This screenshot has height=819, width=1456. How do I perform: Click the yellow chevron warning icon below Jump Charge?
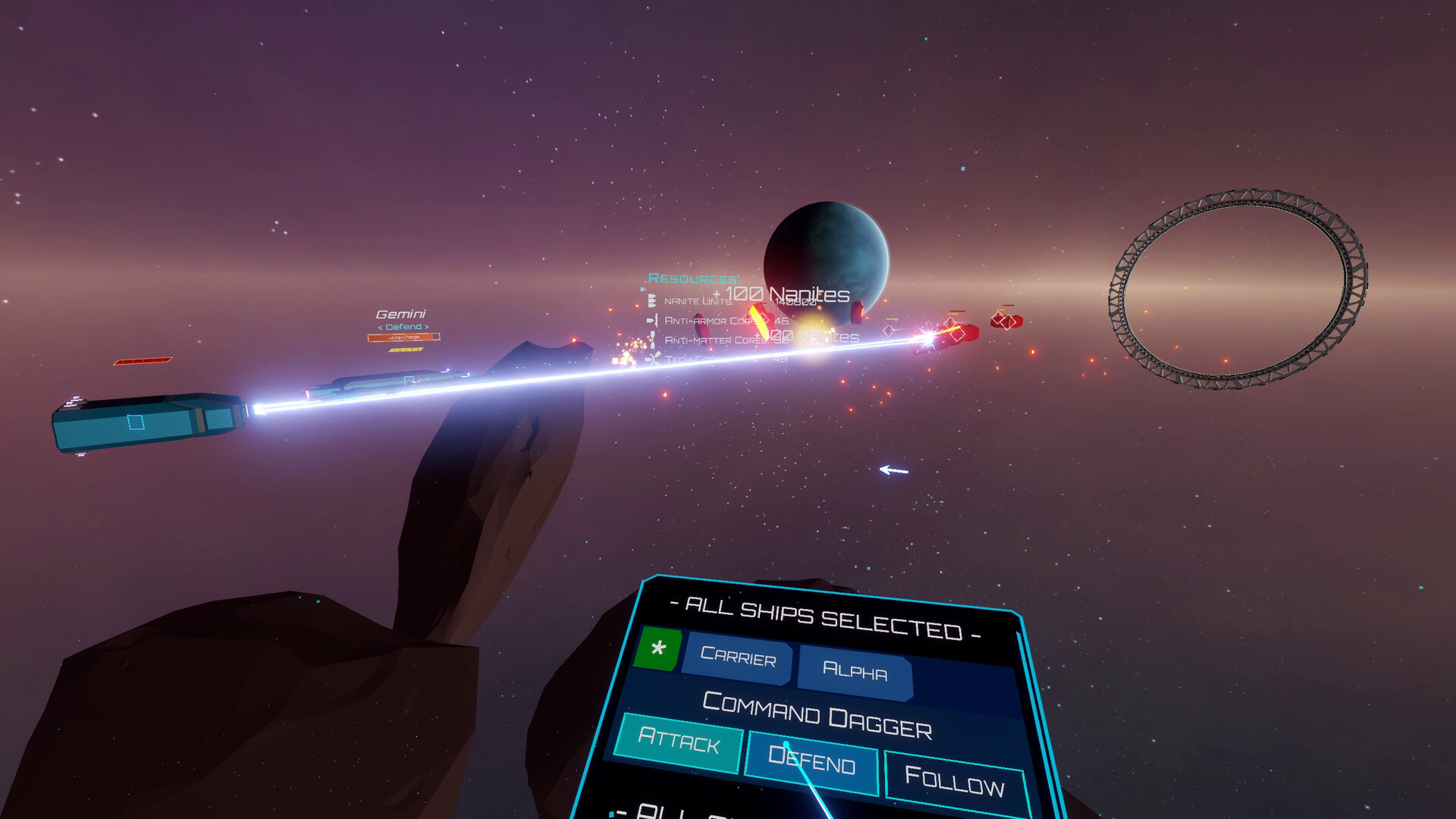click(405, 350)
